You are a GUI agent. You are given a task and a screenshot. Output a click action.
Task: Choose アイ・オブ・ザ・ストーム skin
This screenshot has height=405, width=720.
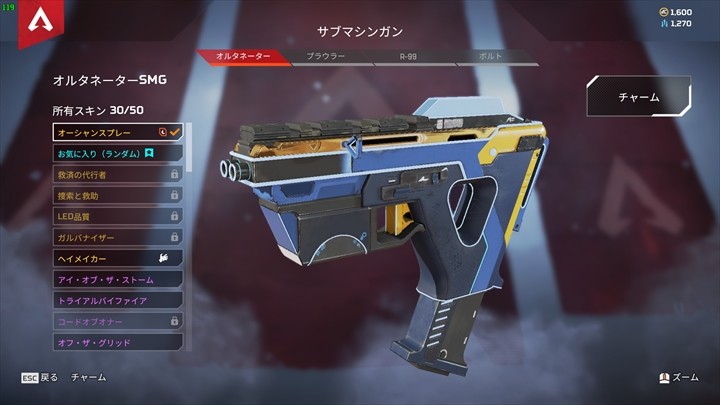pyautogui.click(x=118, y=279)
